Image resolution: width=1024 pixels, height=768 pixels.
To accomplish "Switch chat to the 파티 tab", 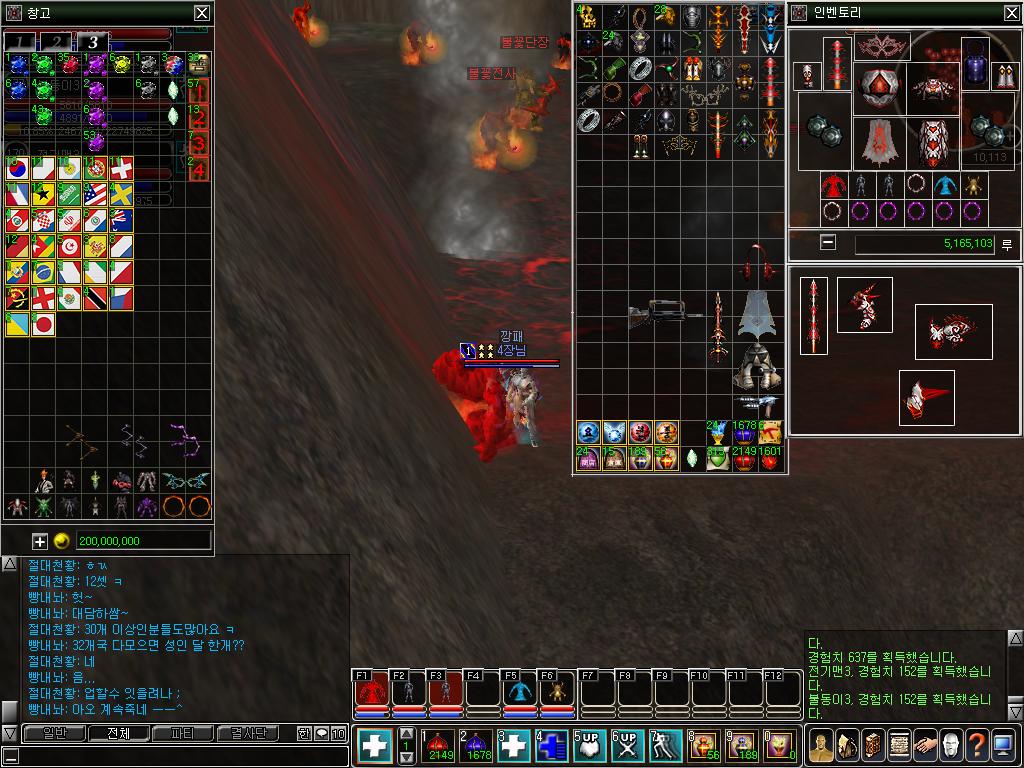I will click(183, 733).
